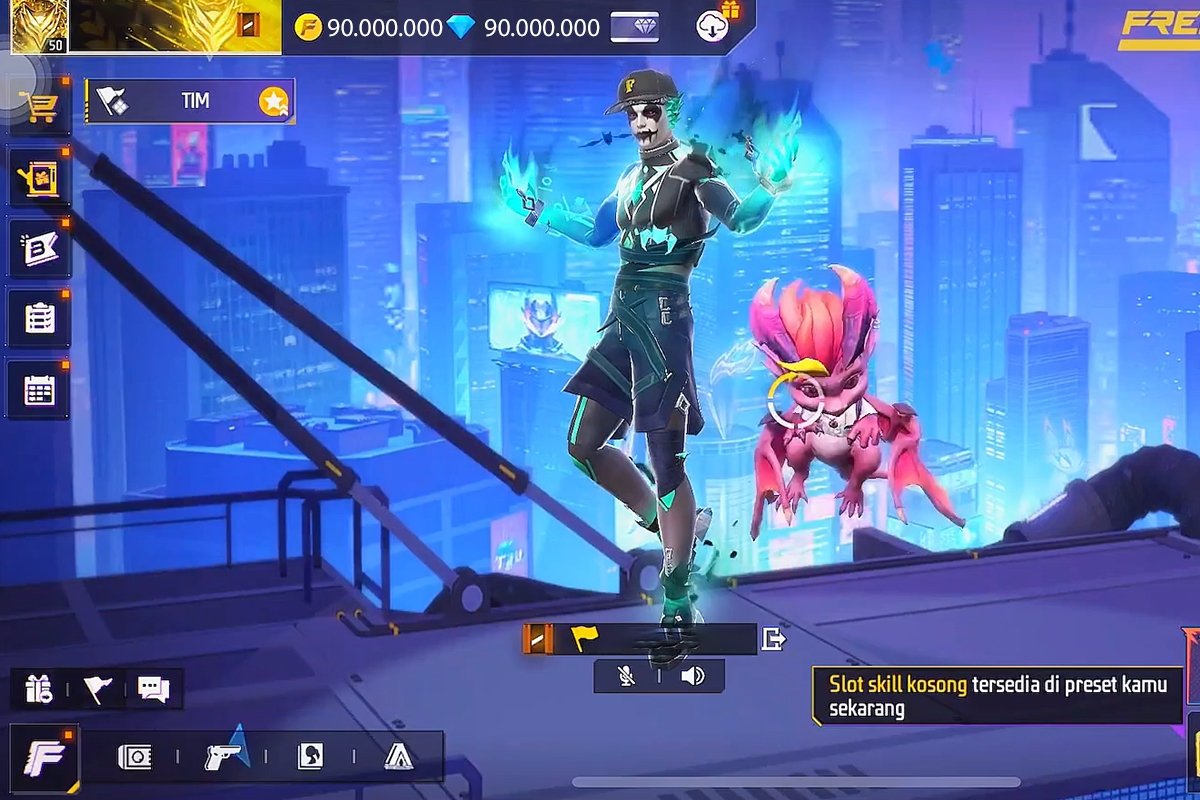Open the yellow picture-frame sidebar icon

point(40,178)
